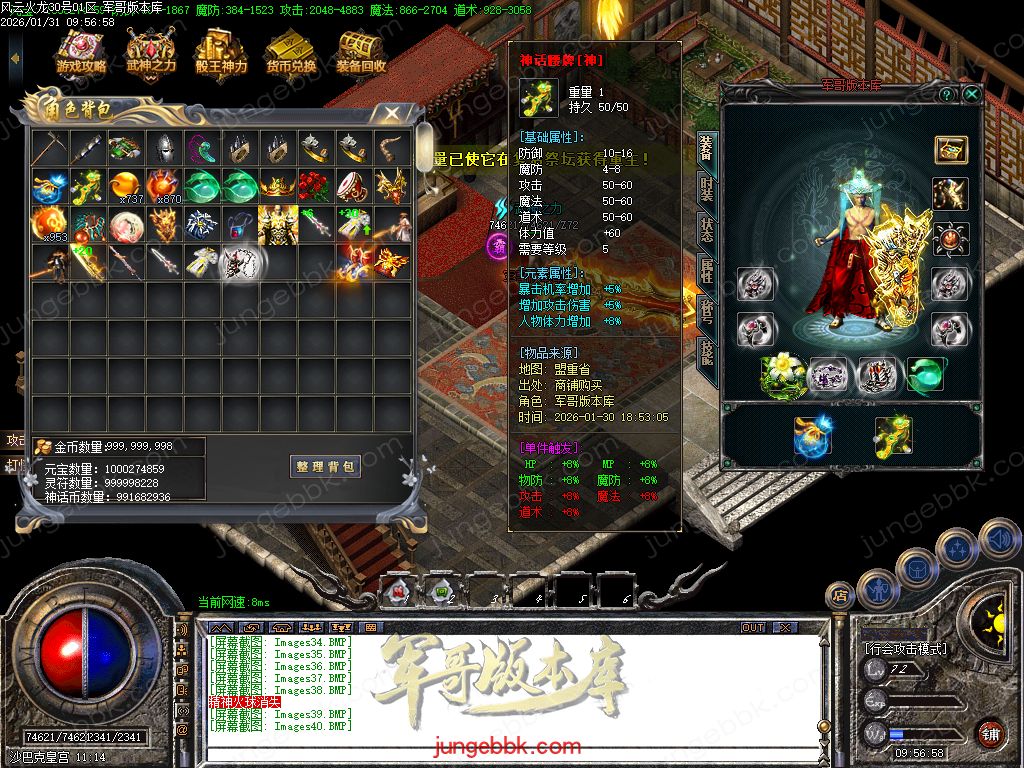
Task: Select the steel helmet in the bag
Action: click(x=163, y=149)
